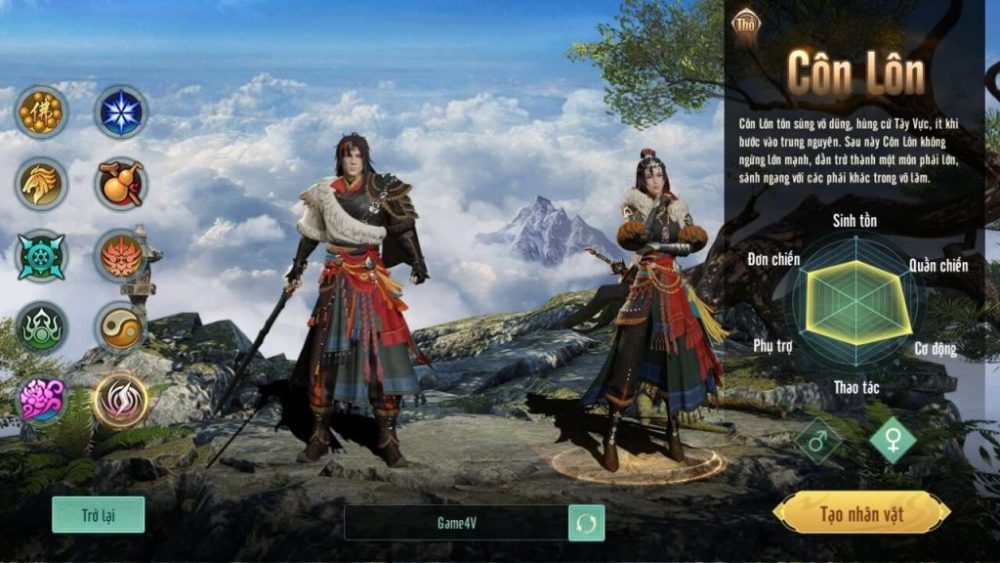Pick the orange flame lotus sect icon

tap(121, 256)
